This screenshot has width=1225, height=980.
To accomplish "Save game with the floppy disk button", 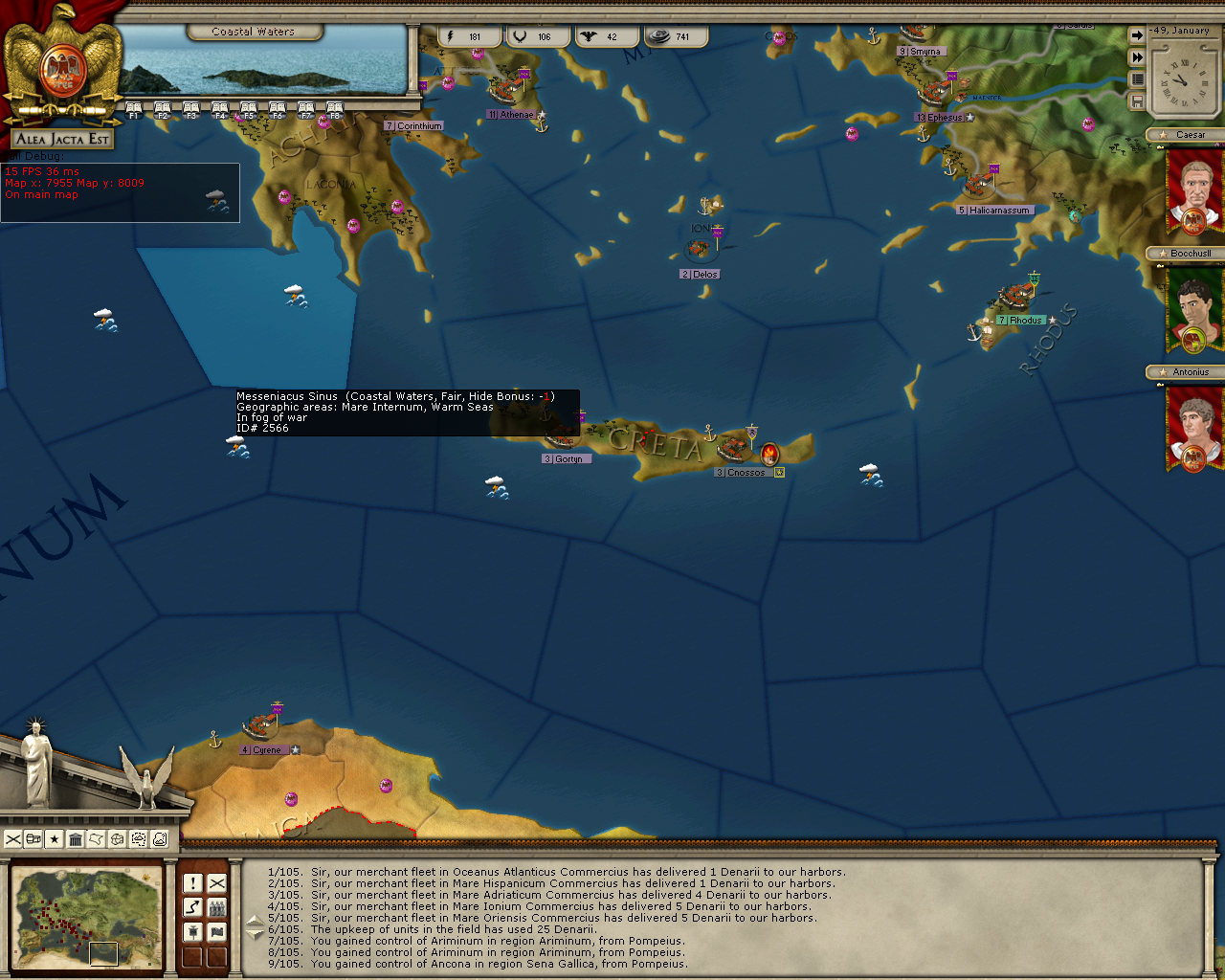I will (x=1137, y=100).
